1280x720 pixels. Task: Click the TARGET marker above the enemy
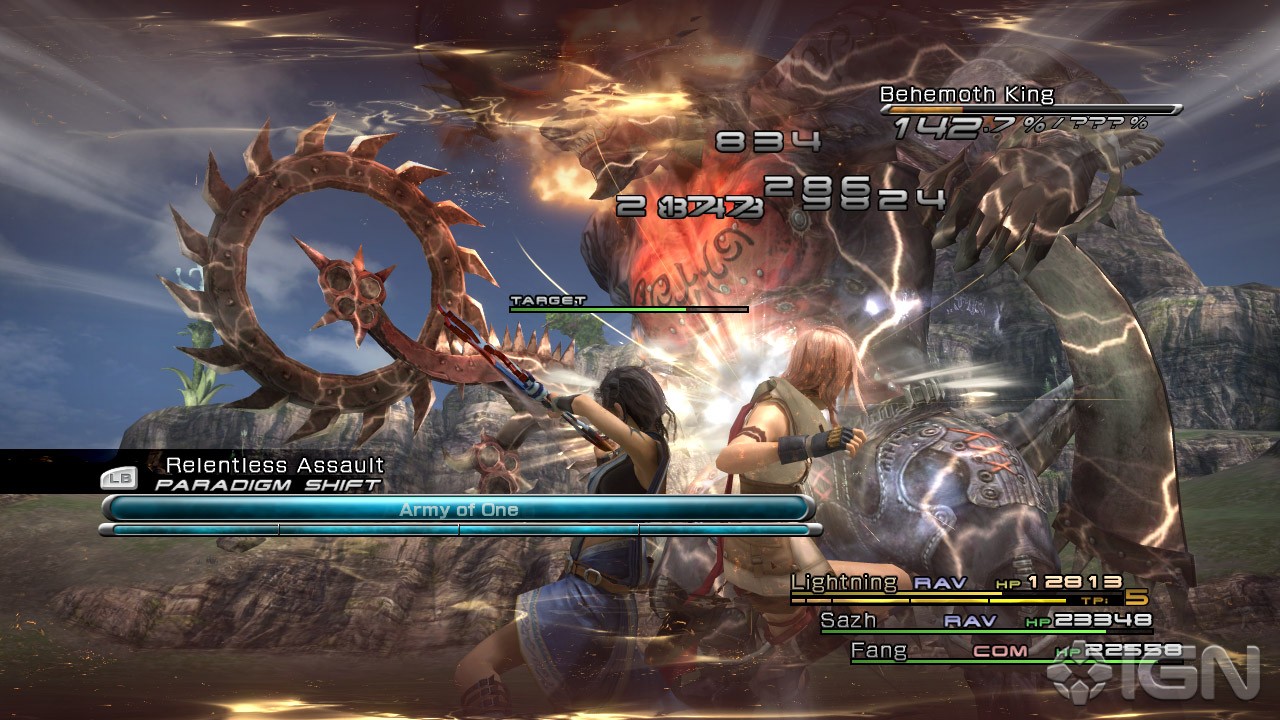(x=545, y=298)
